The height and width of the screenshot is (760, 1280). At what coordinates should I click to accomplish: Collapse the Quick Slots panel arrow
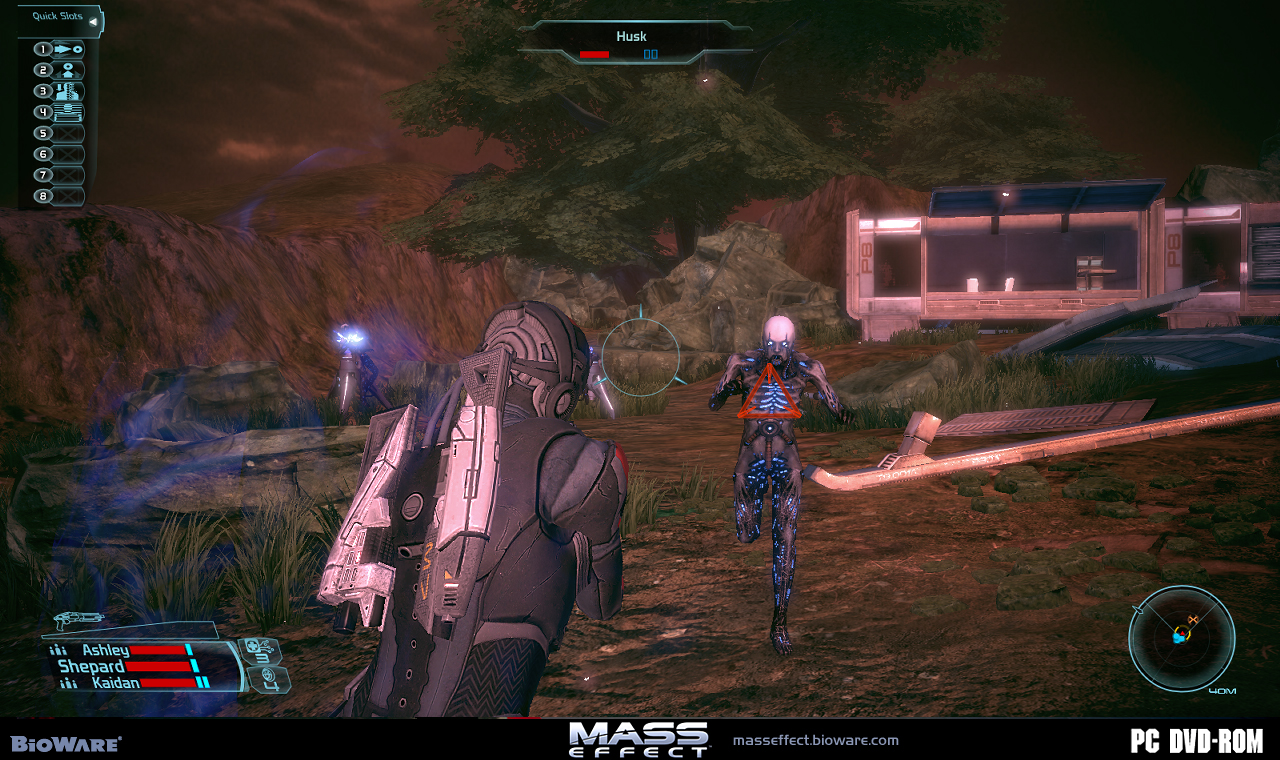(93, 20)
